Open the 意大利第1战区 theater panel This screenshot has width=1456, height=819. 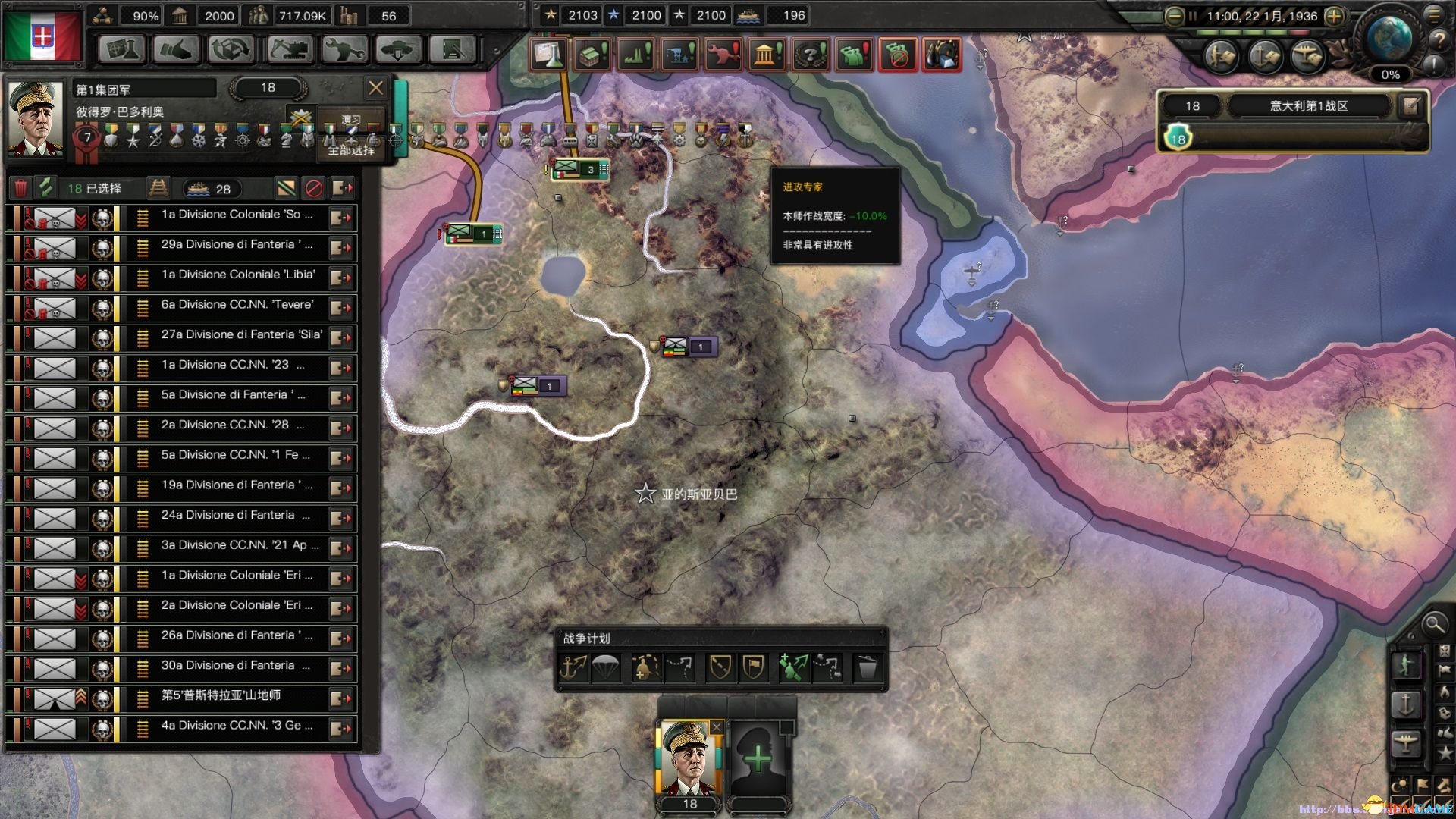pos(1309,106)
